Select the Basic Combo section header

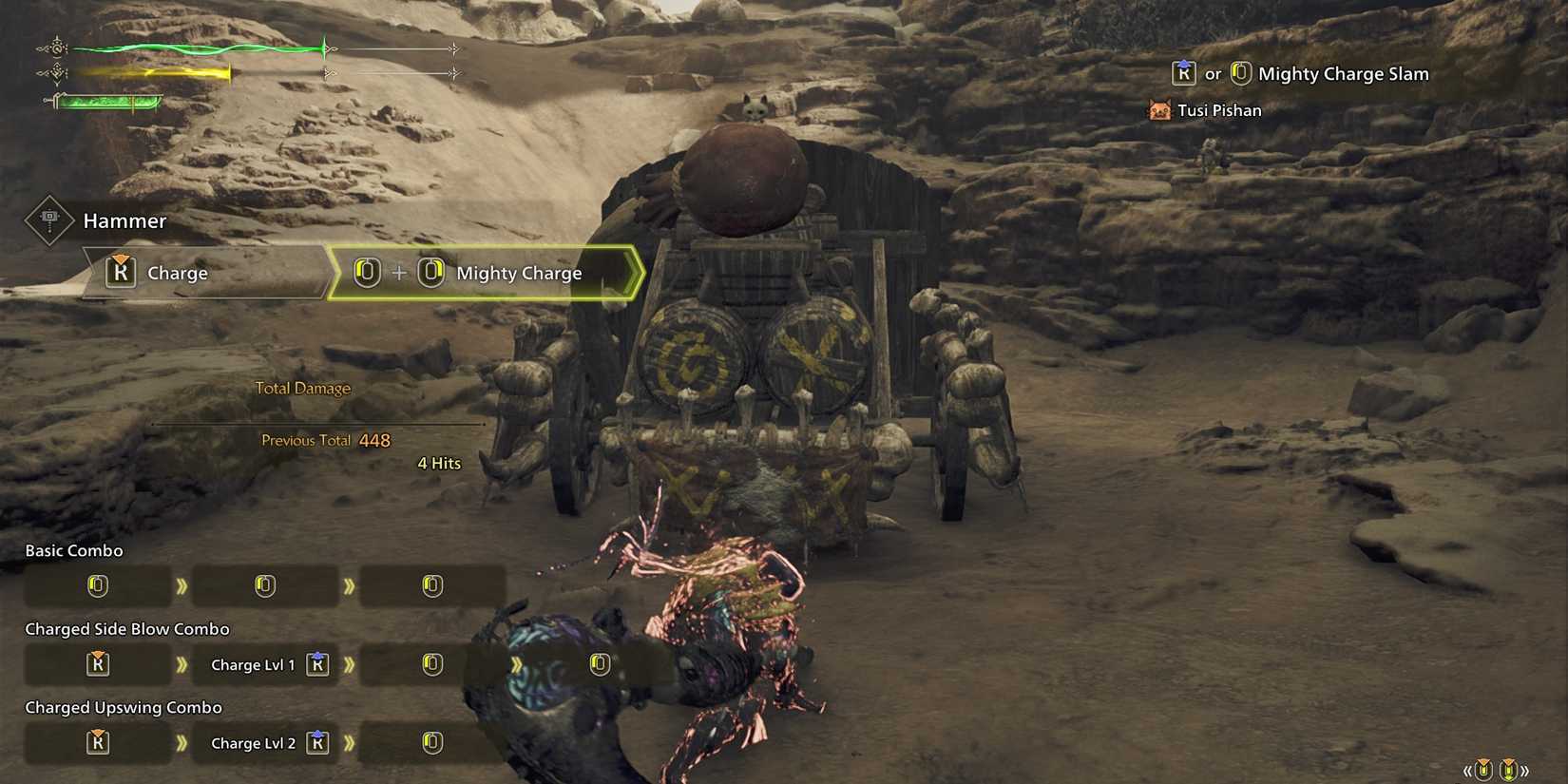pos(74,550)
